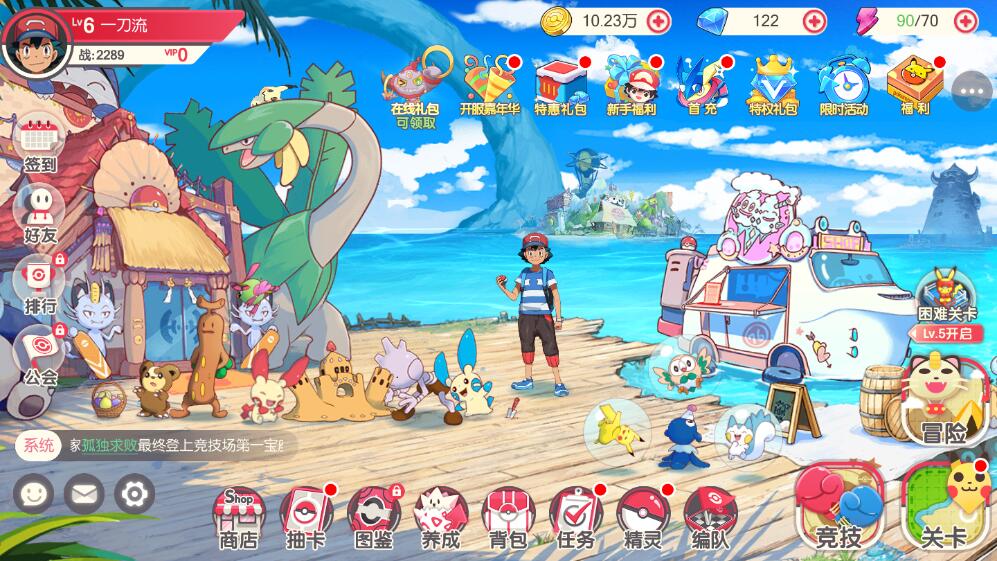997x561 pixels.
Task: Open the mail envelope icon
Action: click(x=84, y=493)
